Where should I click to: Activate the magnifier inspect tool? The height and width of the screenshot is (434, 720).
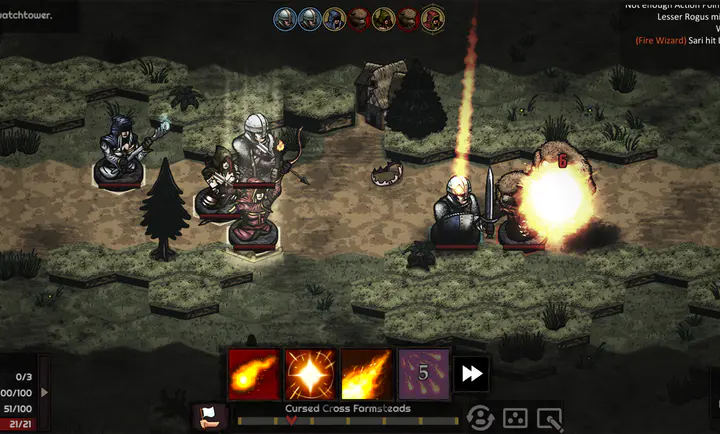tap(549, 417)
